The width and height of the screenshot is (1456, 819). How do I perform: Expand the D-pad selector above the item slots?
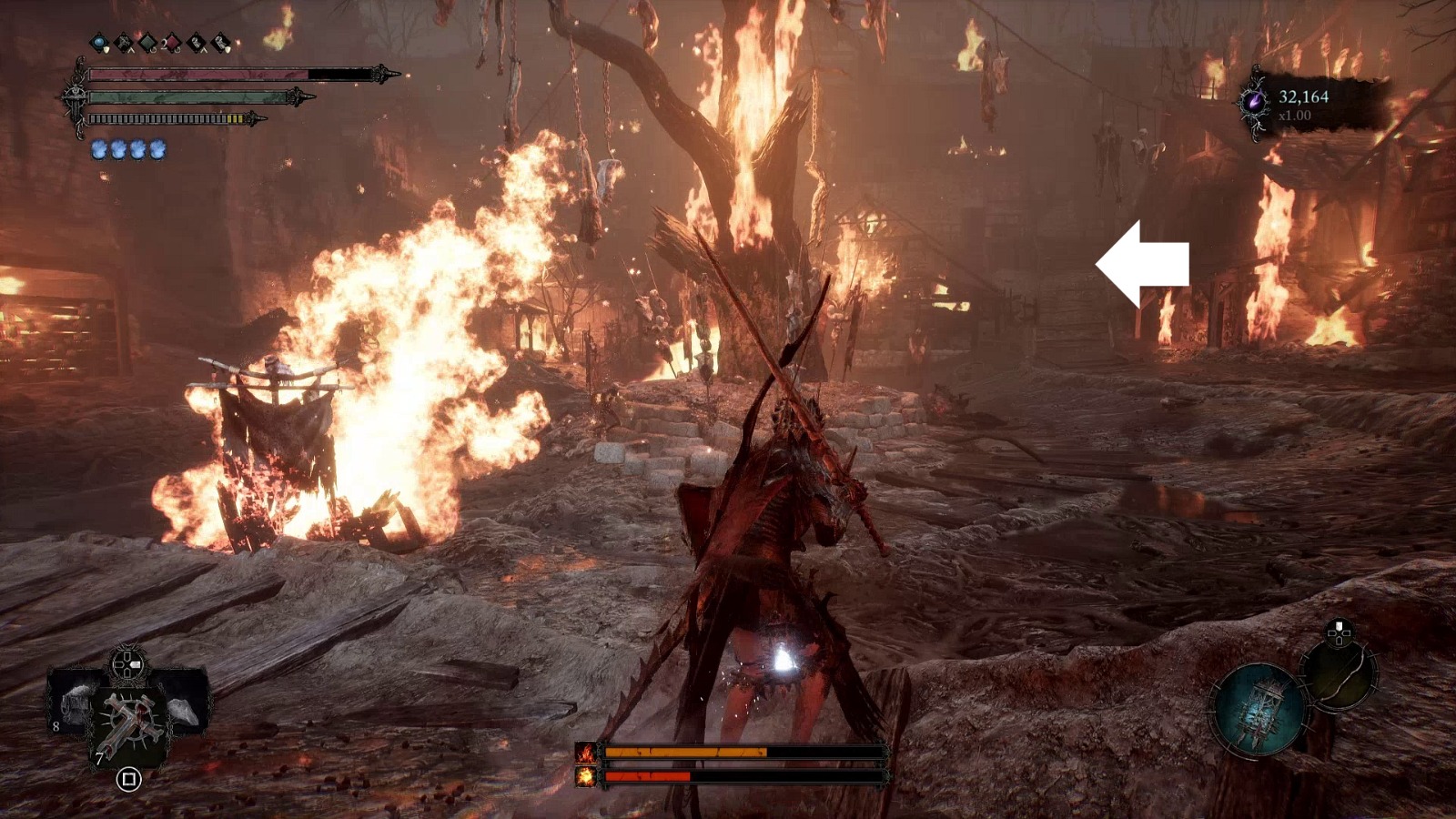point(126,663)
